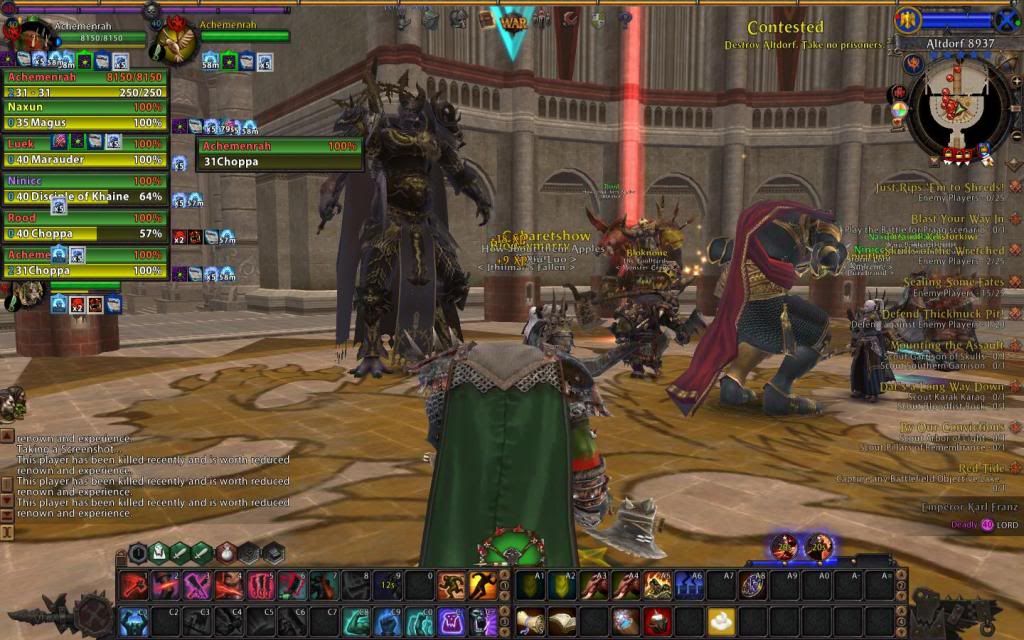
Task: Click the minimap of Altdorf
Action: 957,106
